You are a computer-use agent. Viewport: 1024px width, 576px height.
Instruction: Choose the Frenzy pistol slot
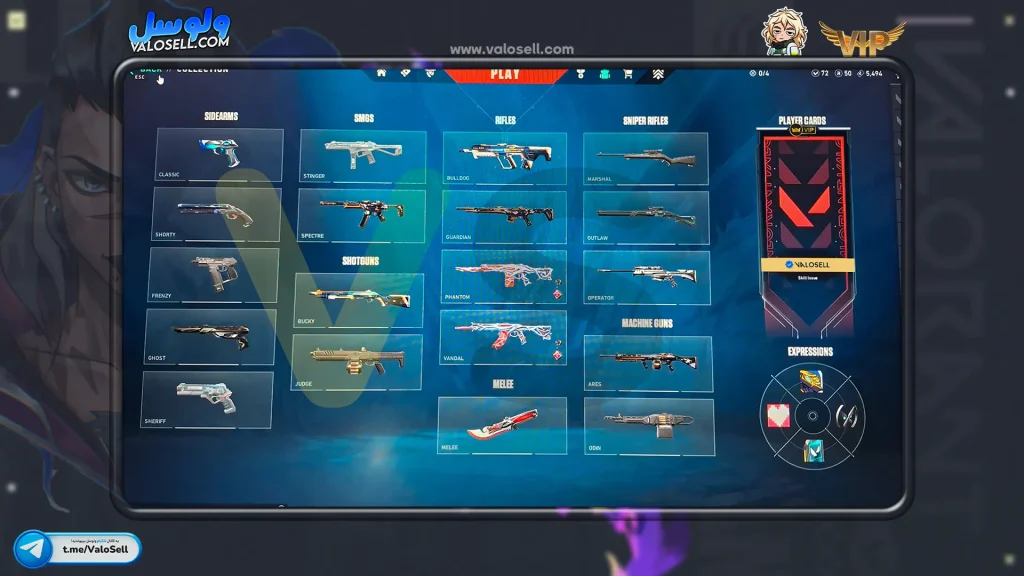point(213,275)
